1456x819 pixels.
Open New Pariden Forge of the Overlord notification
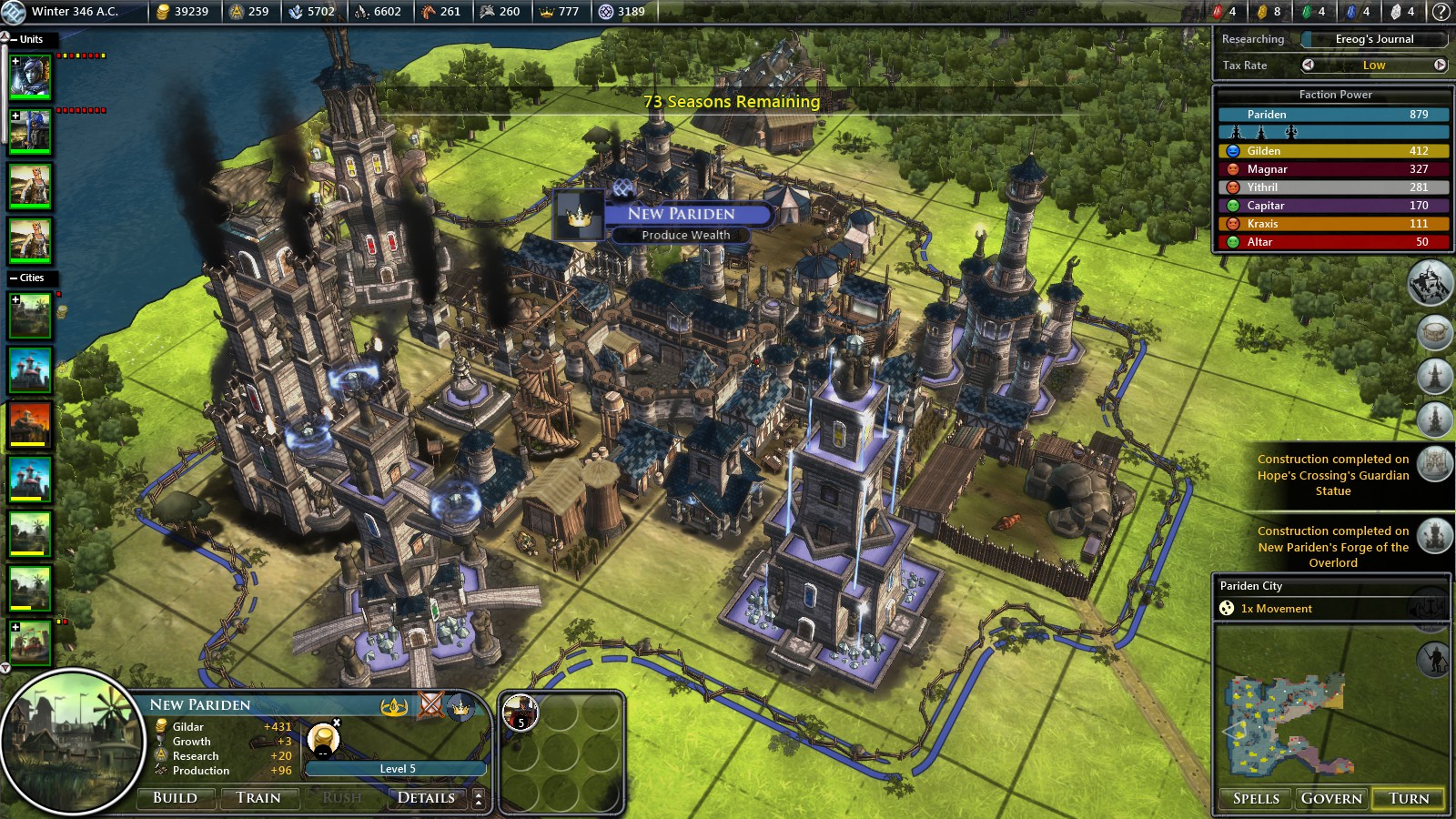click(x=1333, y=547)
